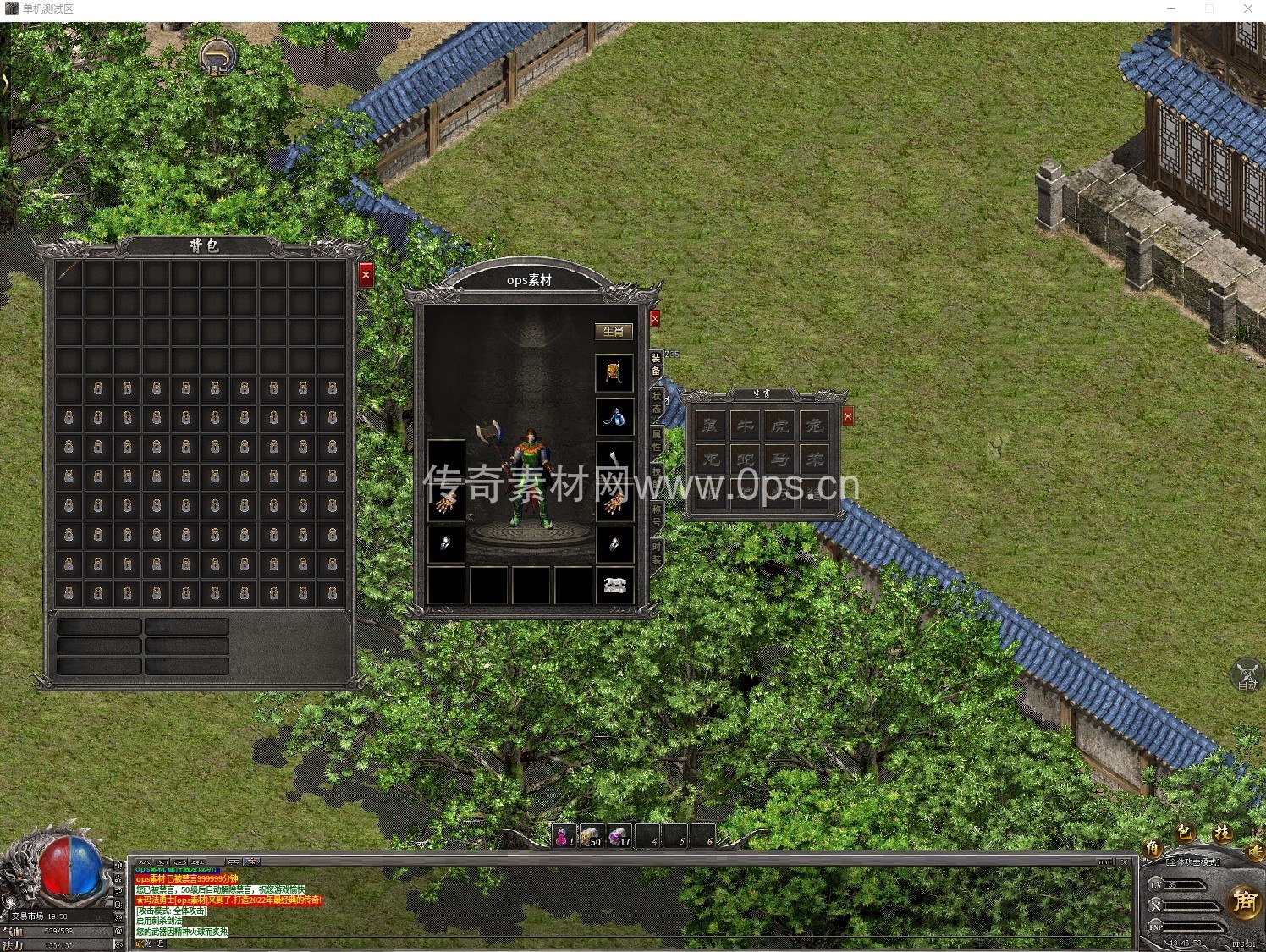
Task: Switch to the 状态 tab
Action: (657, 402)
